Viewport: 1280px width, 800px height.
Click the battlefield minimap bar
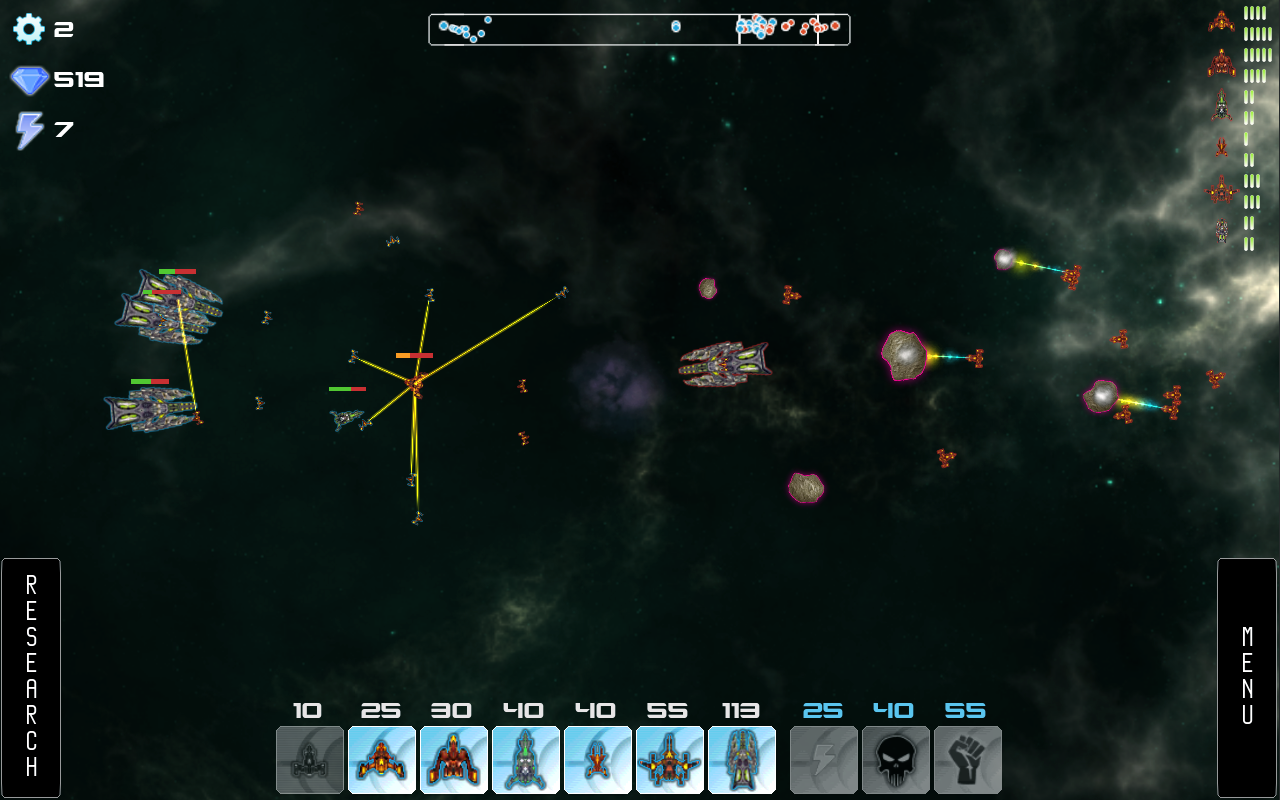(639, 30)
